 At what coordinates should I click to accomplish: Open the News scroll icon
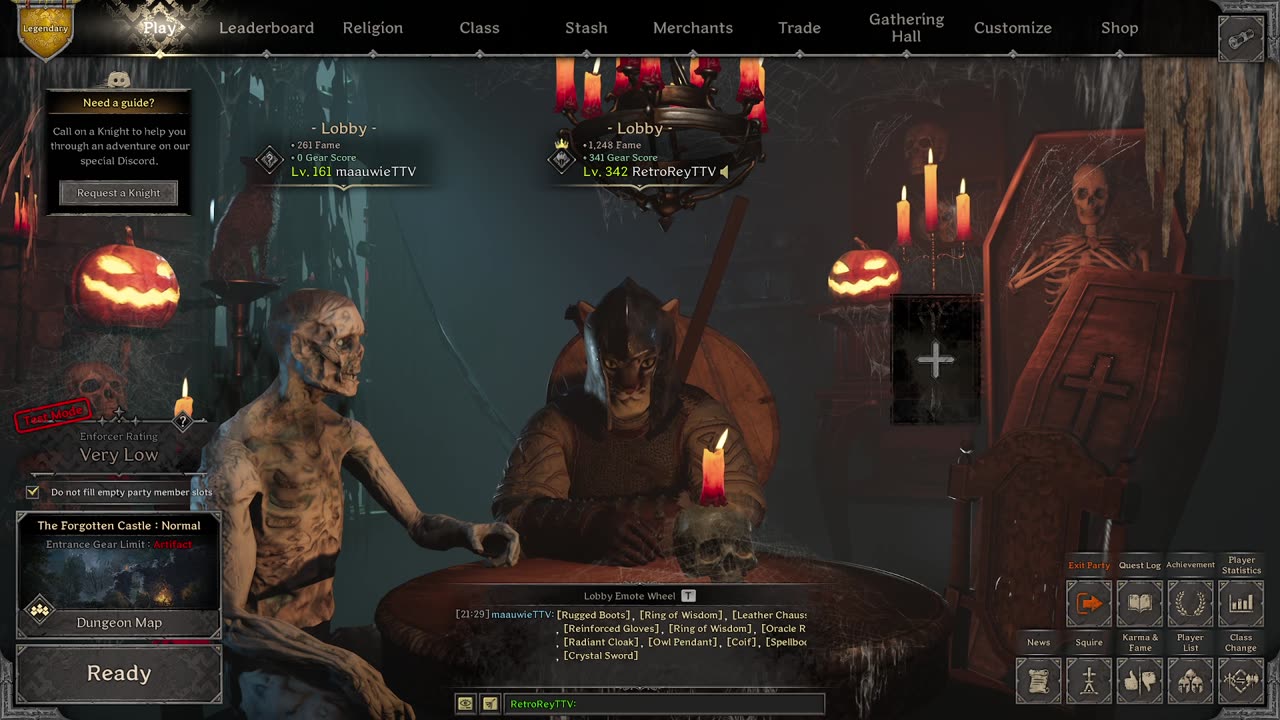click(x=1038, y=681)
